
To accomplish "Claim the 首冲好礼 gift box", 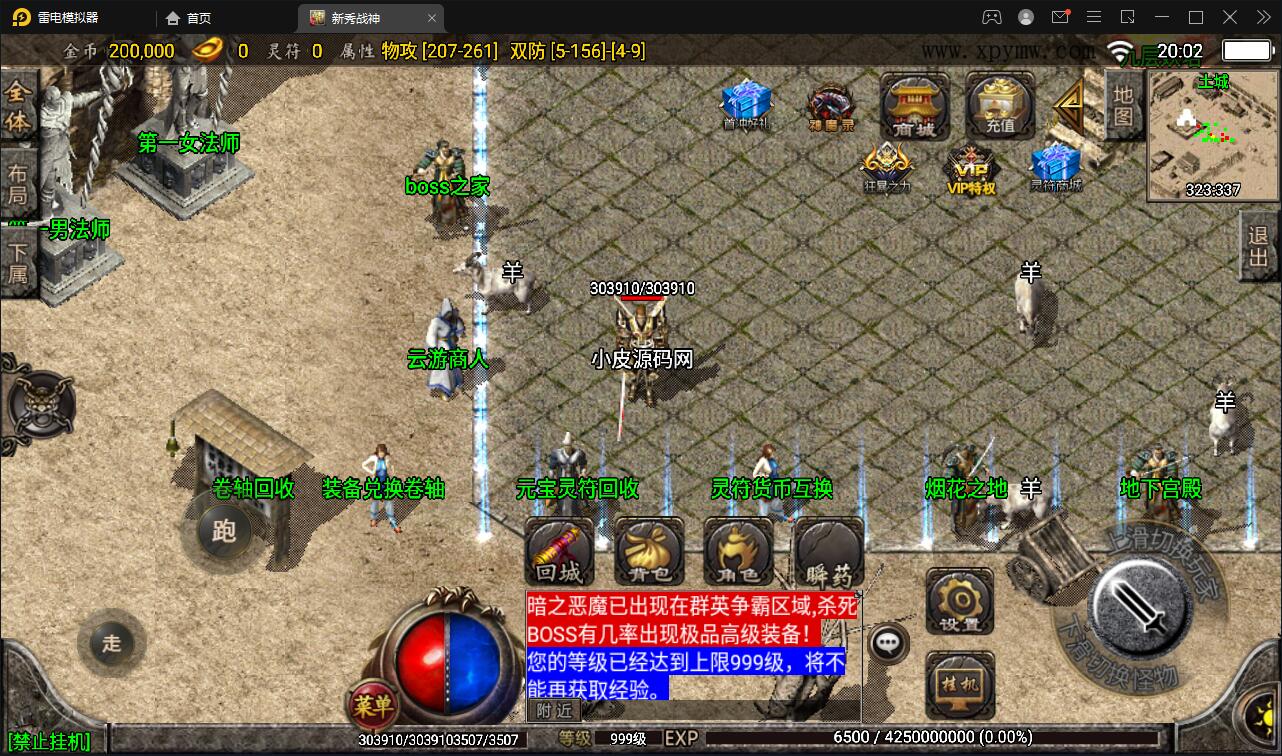I will [746, 104].
